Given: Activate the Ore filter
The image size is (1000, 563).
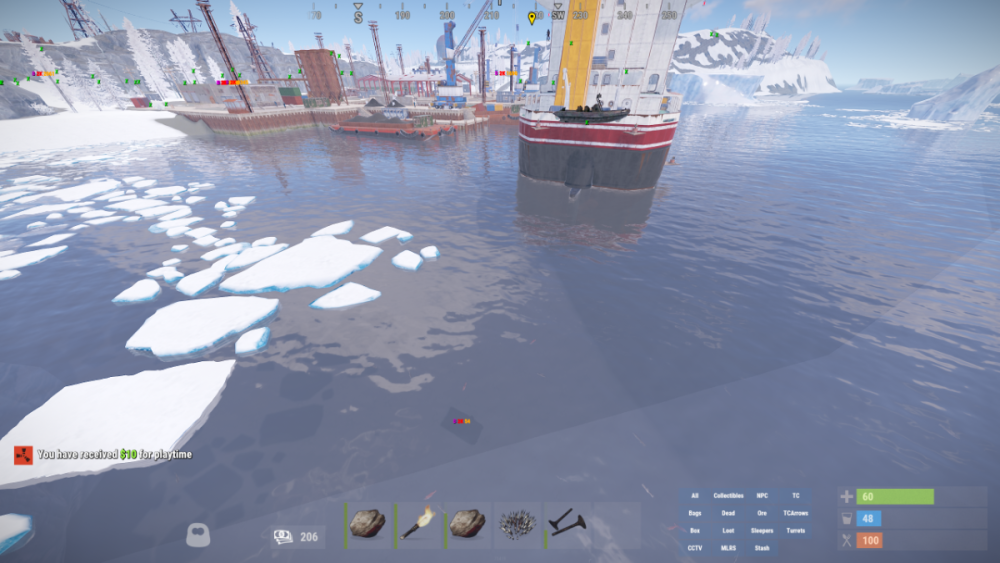Looking at the screenshot, I should [762, 513].
